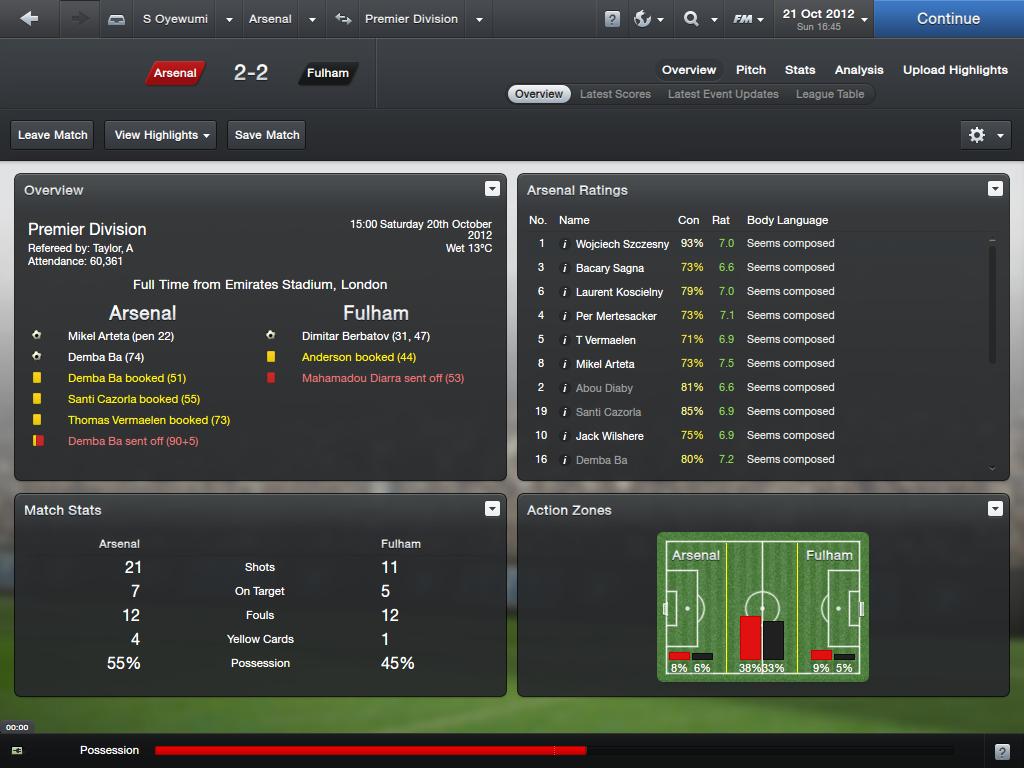
Task: Show Latest Scores sub-tab
Action: [615, 94]
